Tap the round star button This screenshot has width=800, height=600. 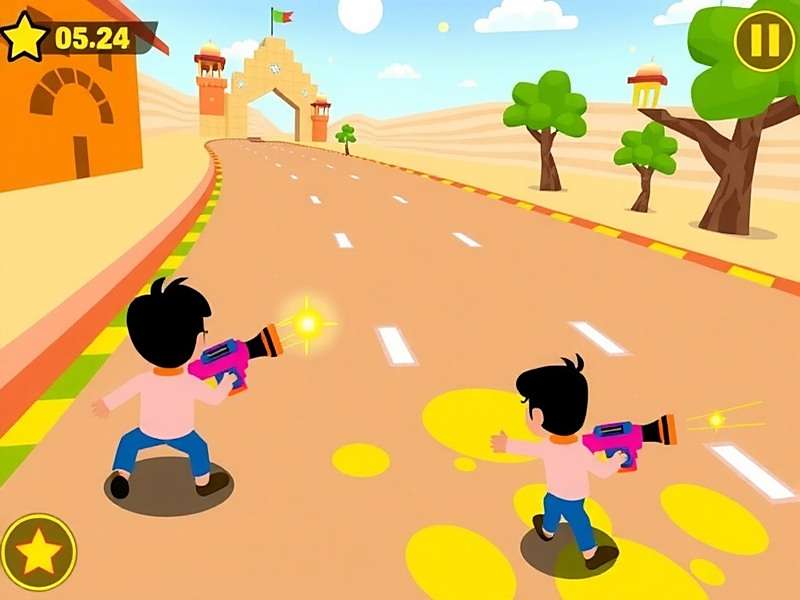tap(38, 552)
